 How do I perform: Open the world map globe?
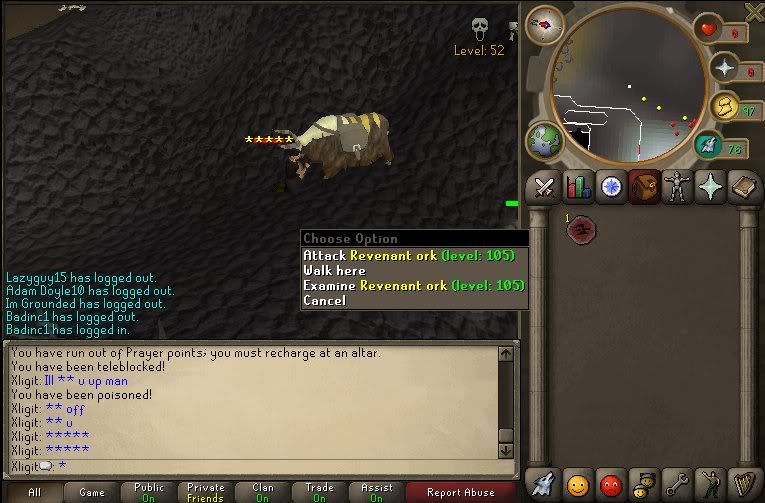click(x=545, y=139)
